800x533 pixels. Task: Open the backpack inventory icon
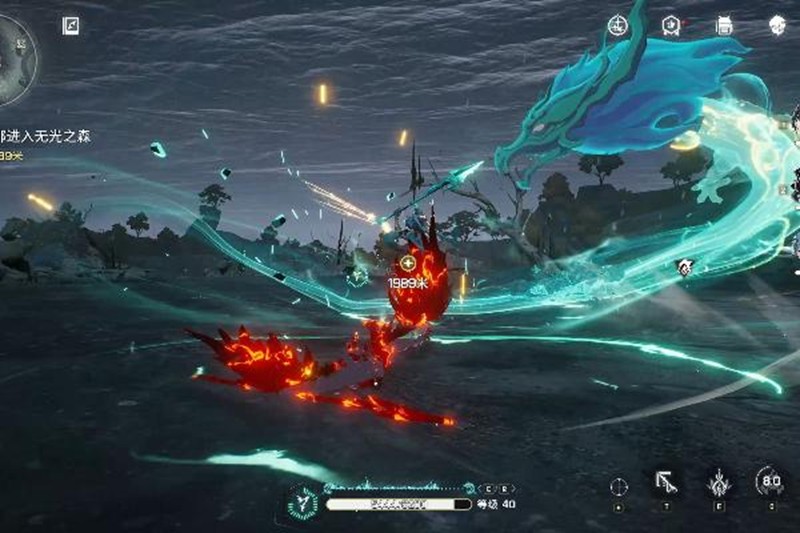[725, 26]
